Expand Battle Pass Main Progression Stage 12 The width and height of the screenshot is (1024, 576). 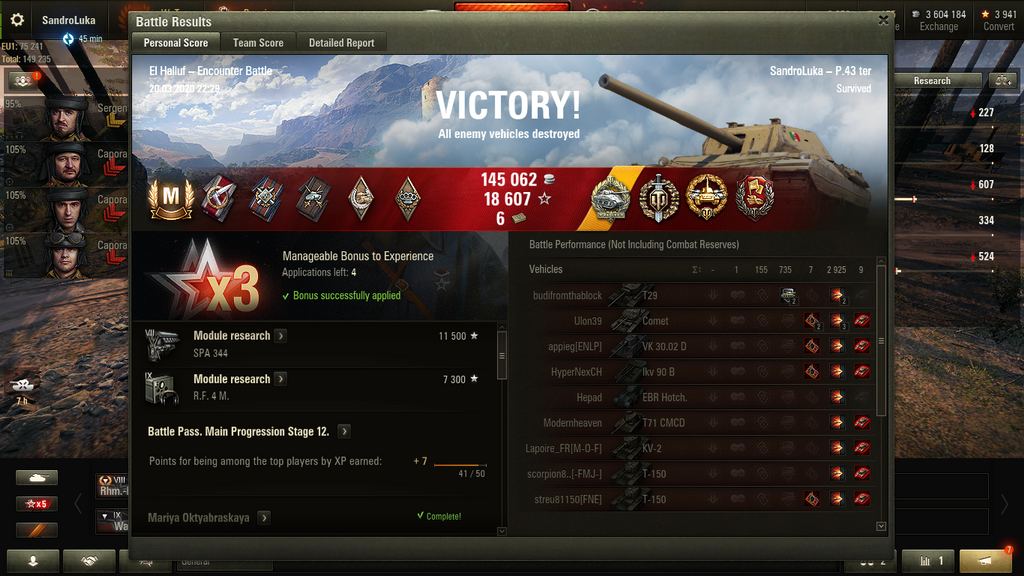coord(344,432)
